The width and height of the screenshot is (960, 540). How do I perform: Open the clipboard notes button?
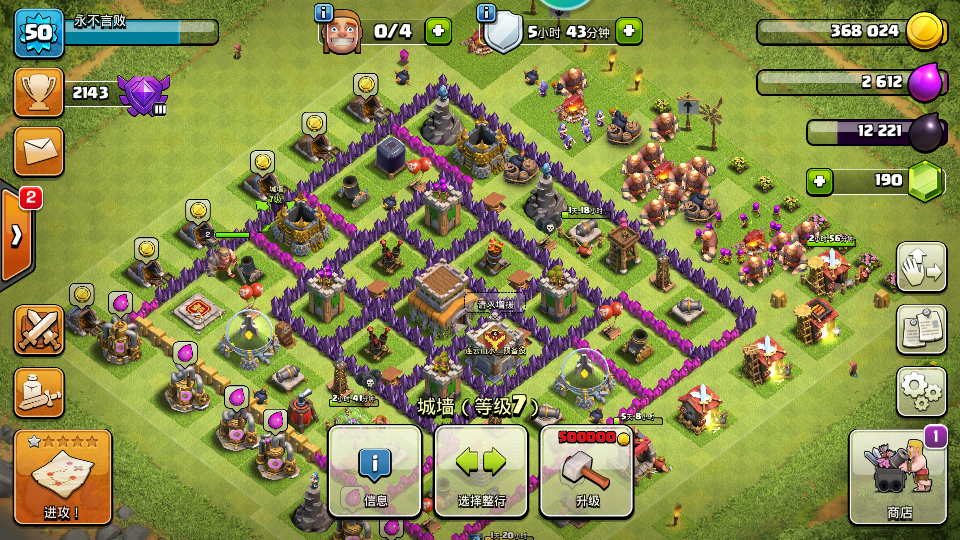click(x=921, y=329)
